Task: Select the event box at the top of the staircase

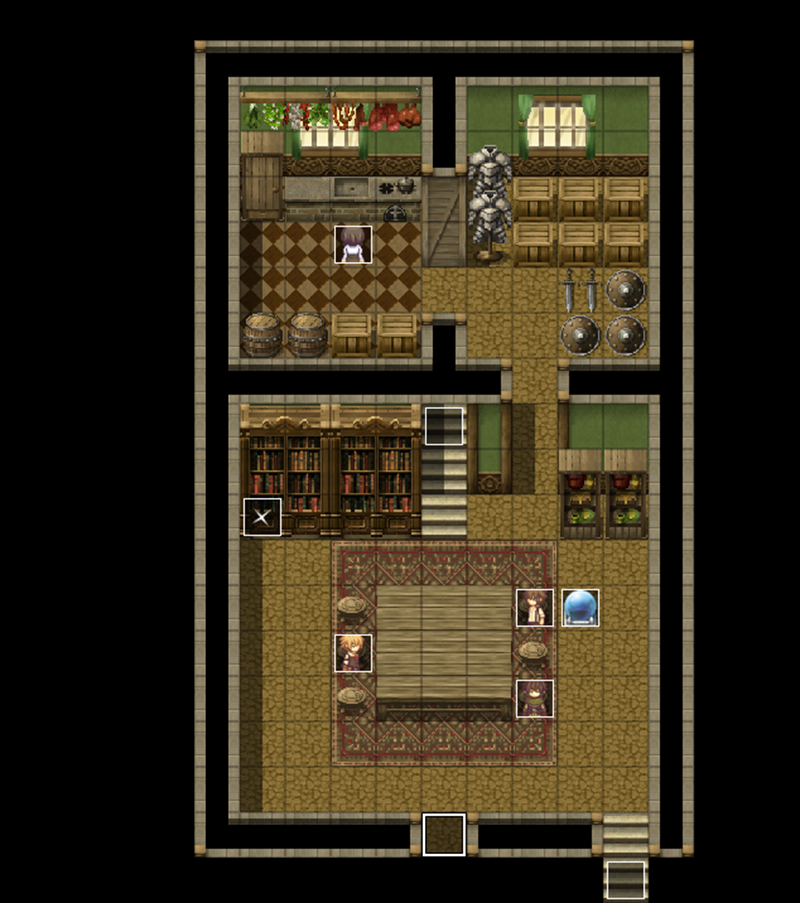Action: point(444,426)
